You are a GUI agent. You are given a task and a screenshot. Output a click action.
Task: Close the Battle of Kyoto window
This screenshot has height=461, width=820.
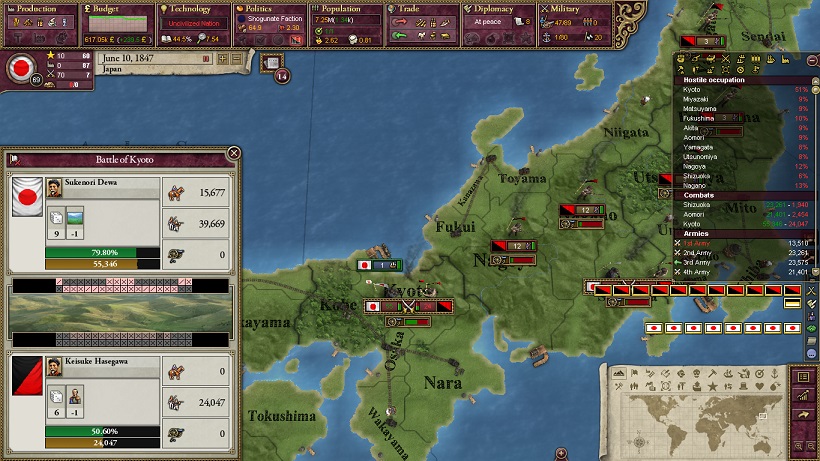click(234, 153)
